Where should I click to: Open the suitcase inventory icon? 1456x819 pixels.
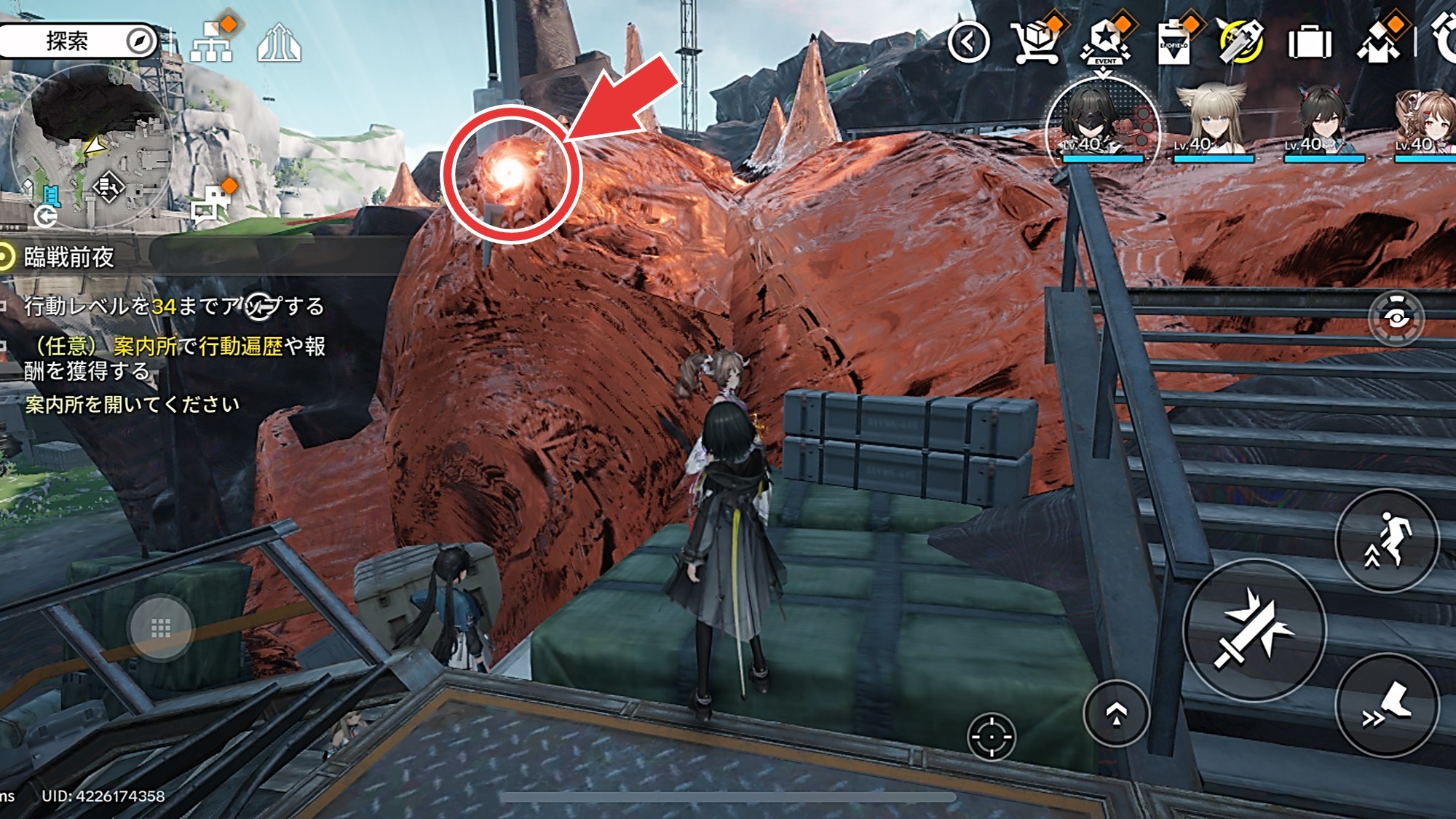point(1310,43)
